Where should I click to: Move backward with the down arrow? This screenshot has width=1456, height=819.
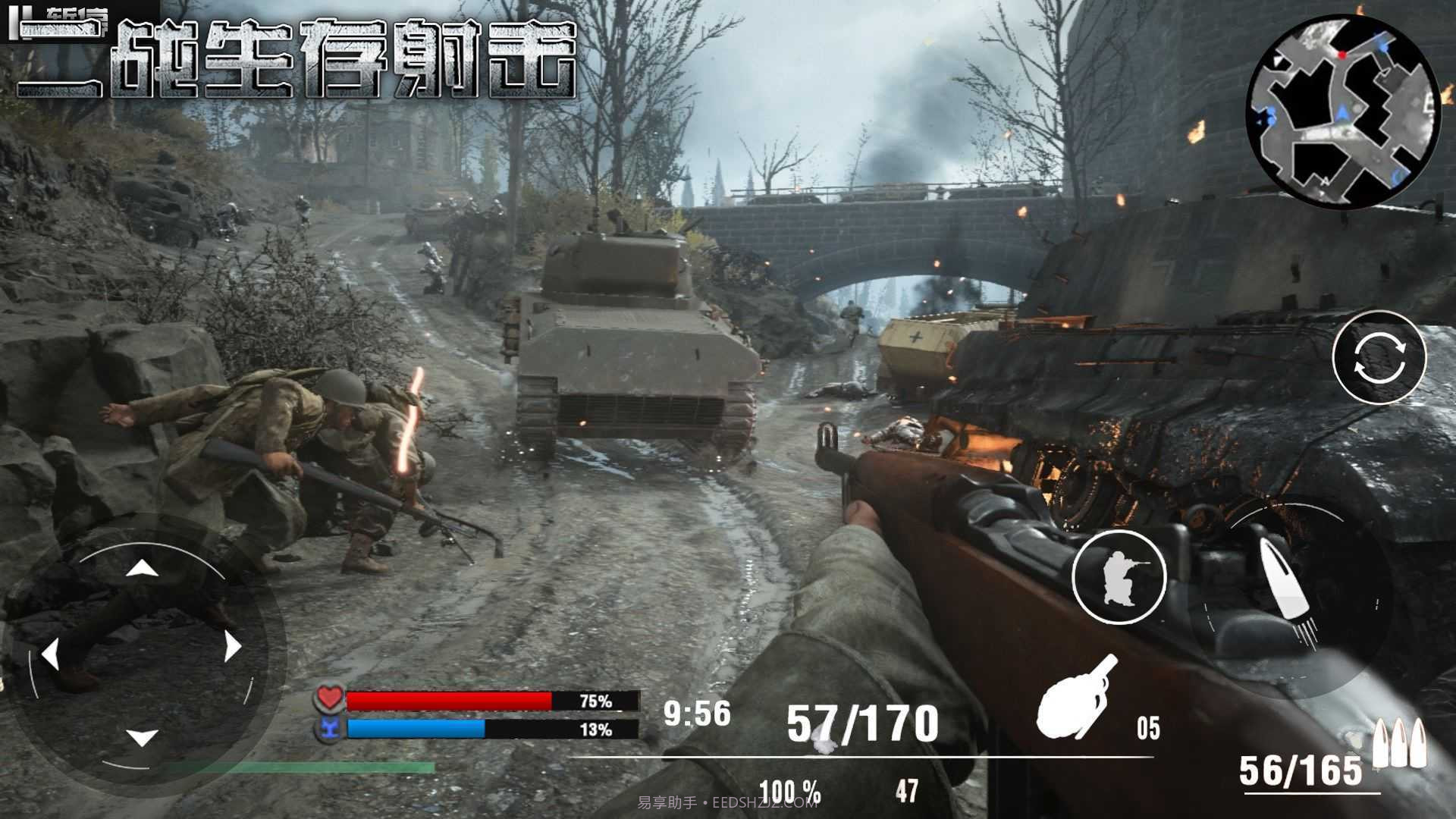click(141, 736)
